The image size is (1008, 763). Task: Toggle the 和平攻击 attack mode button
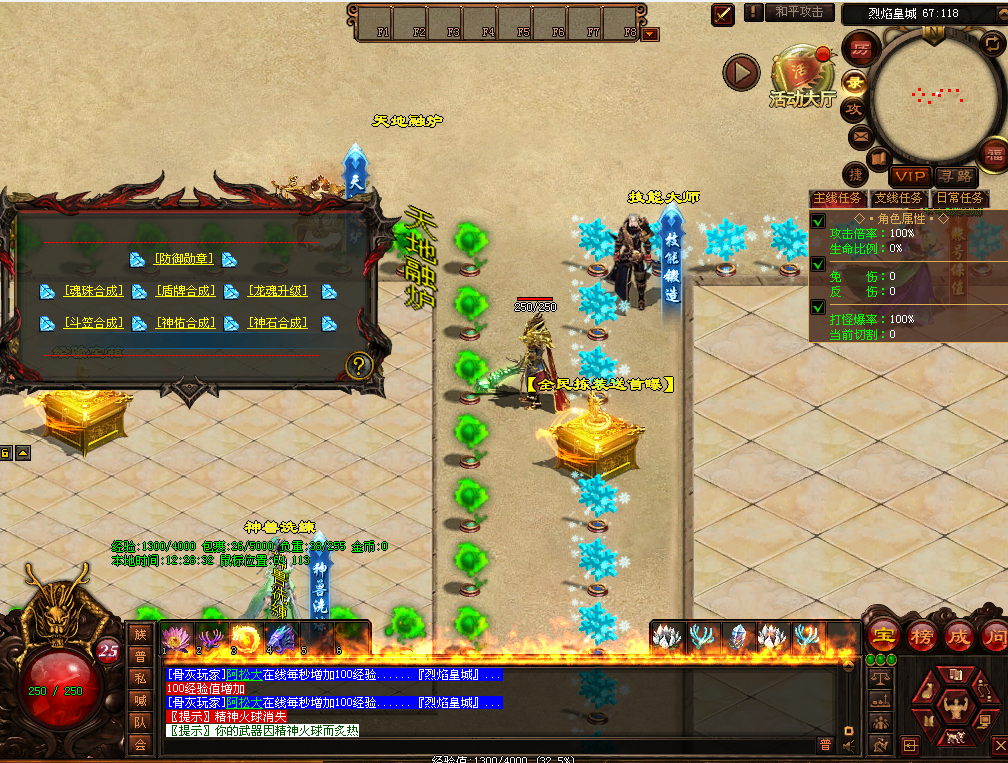tap(799, 13)
